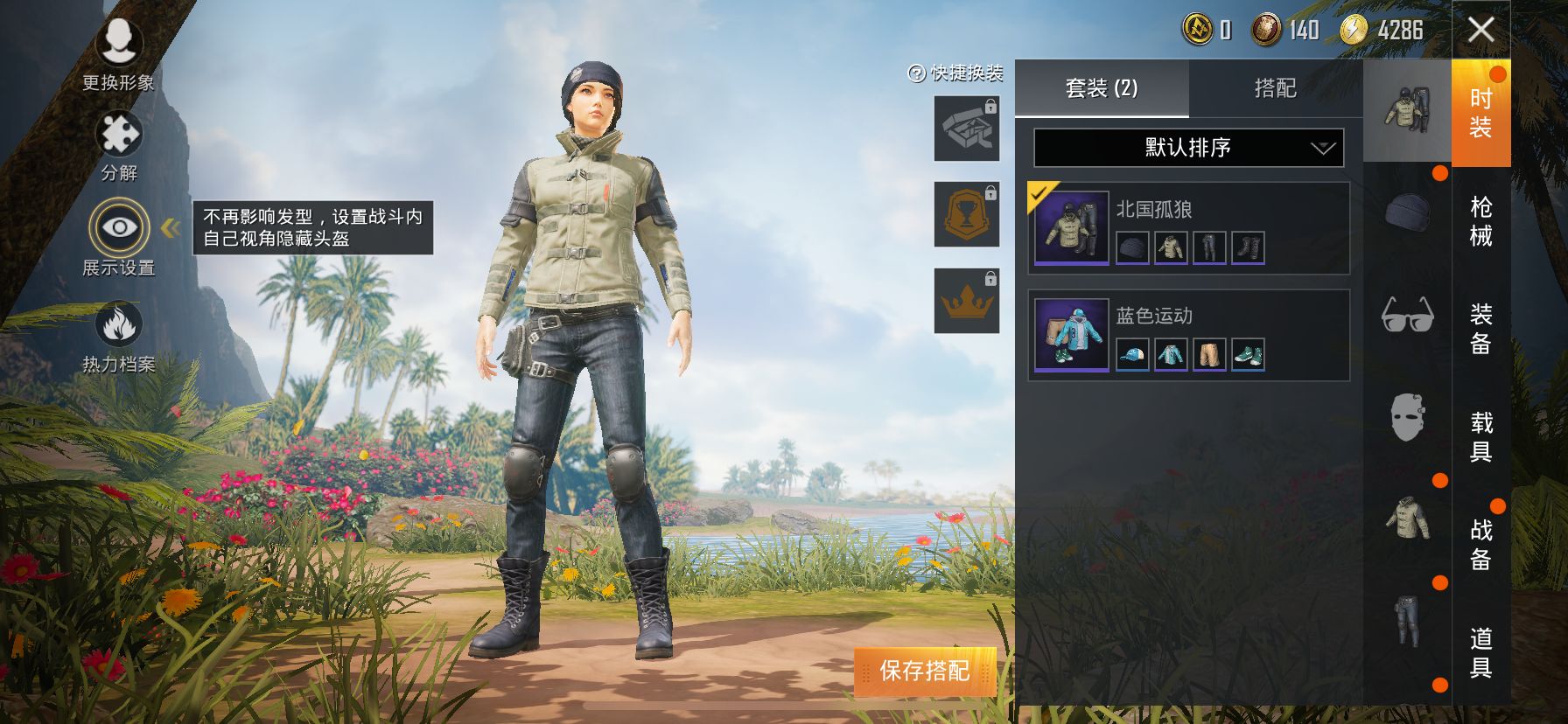Screen dimensions: 1568x724
Task: Open the 默认排序 sort dropdown
Action: pos(1188,148)
